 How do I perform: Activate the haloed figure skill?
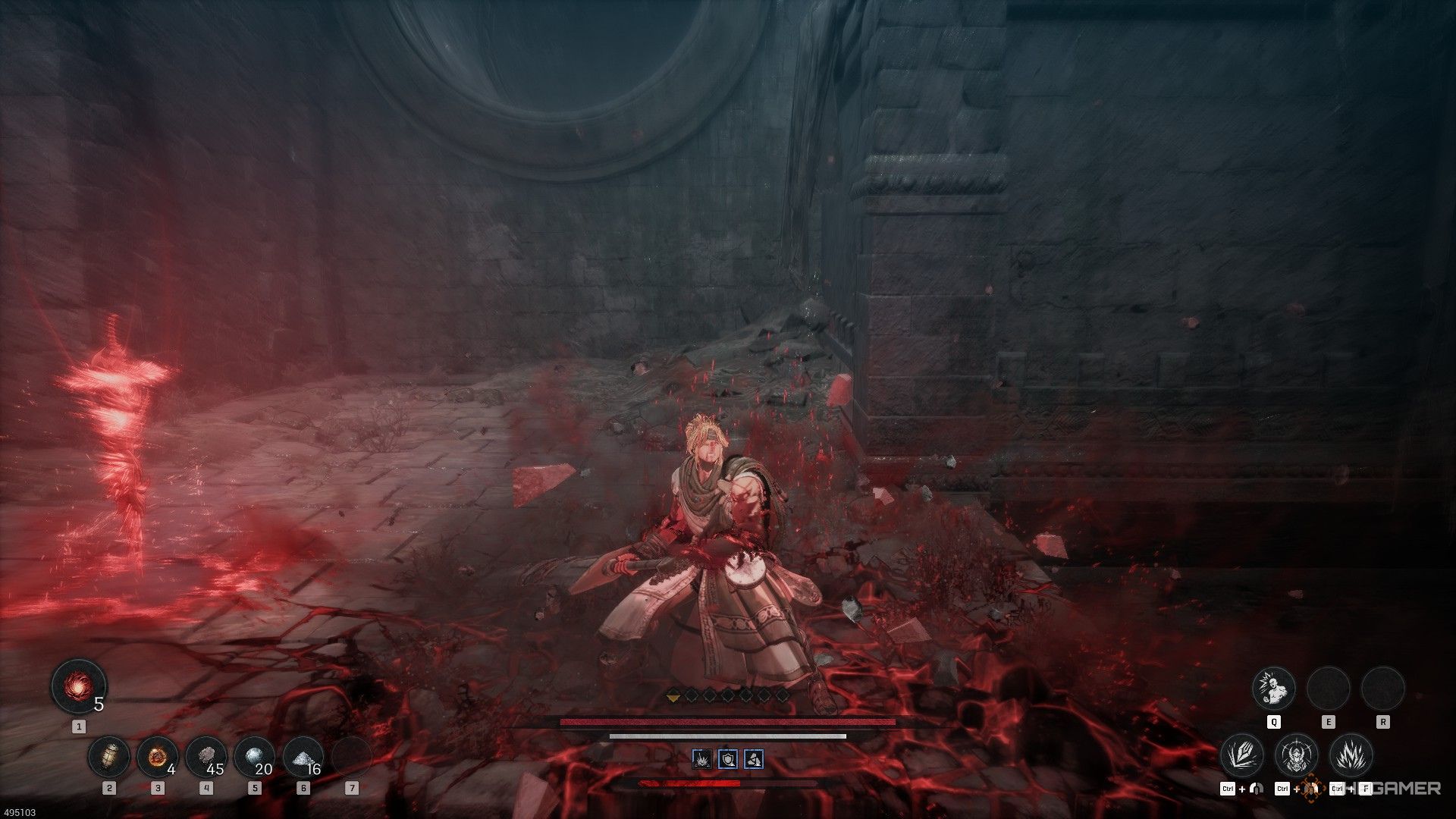click(x=1297, y=755)
